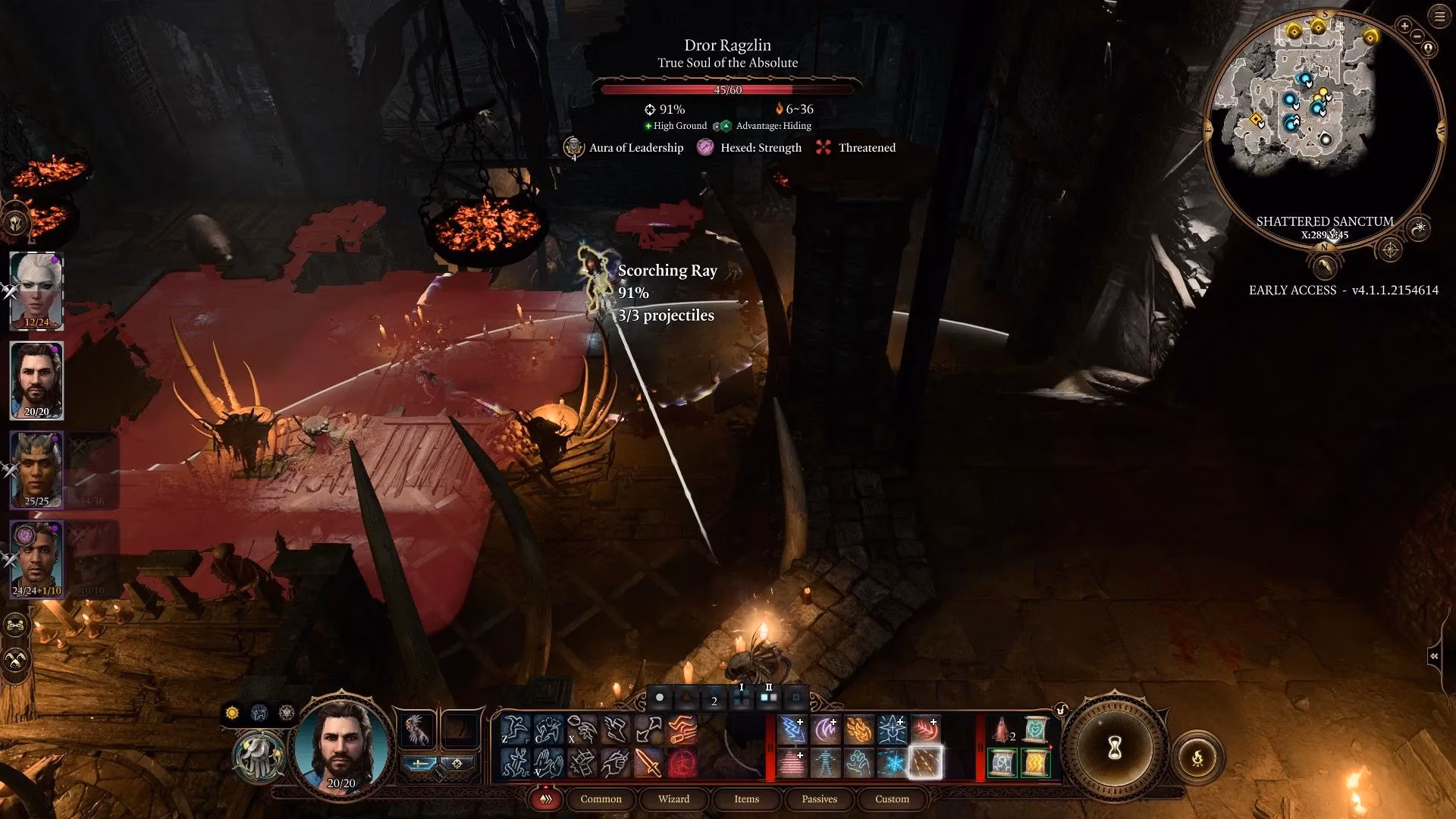The height and width of the screenshot is (819, 1456).
Task: Click the Revivify scroll in the item slot
Action: coord(1035,730)
